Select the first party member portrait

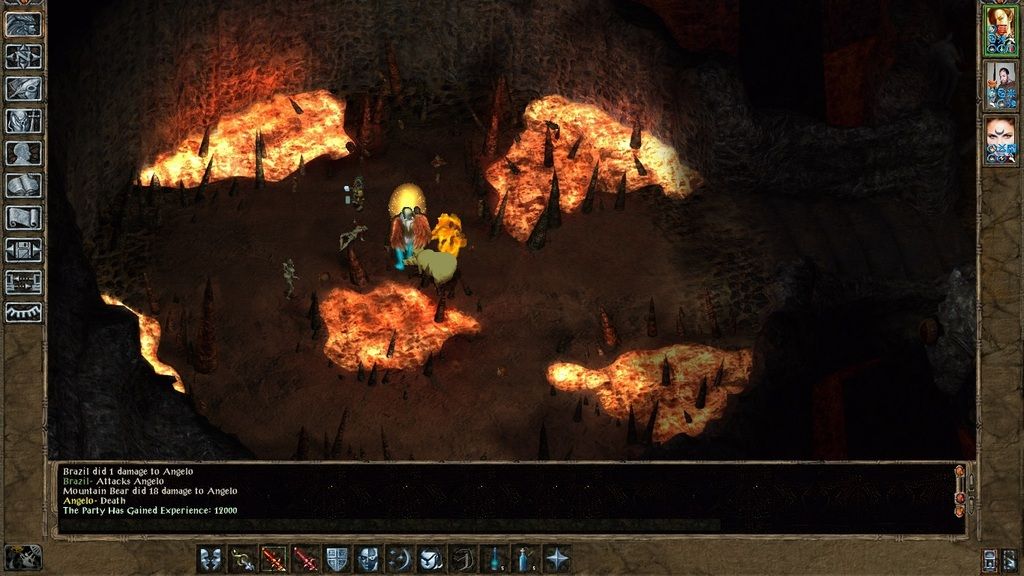pos(1000,31)
